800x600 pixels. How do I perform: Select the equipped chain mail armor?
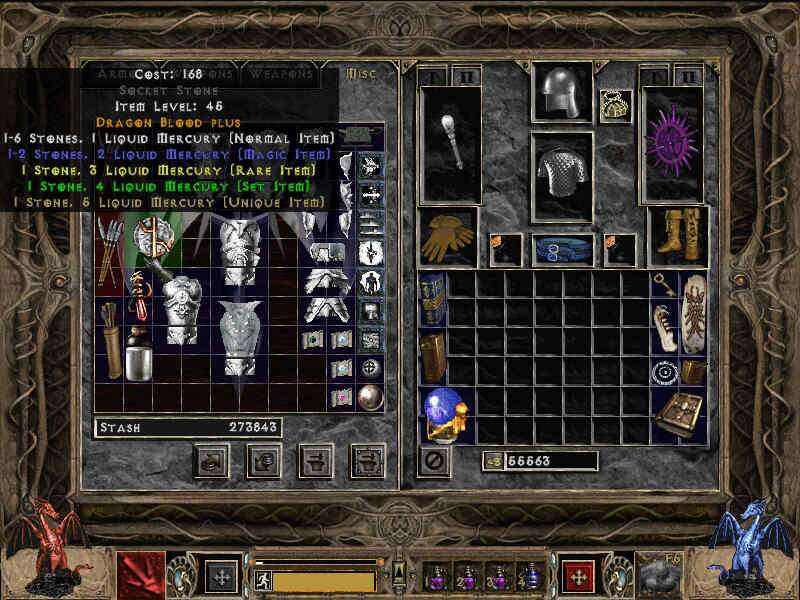[561, 175]
